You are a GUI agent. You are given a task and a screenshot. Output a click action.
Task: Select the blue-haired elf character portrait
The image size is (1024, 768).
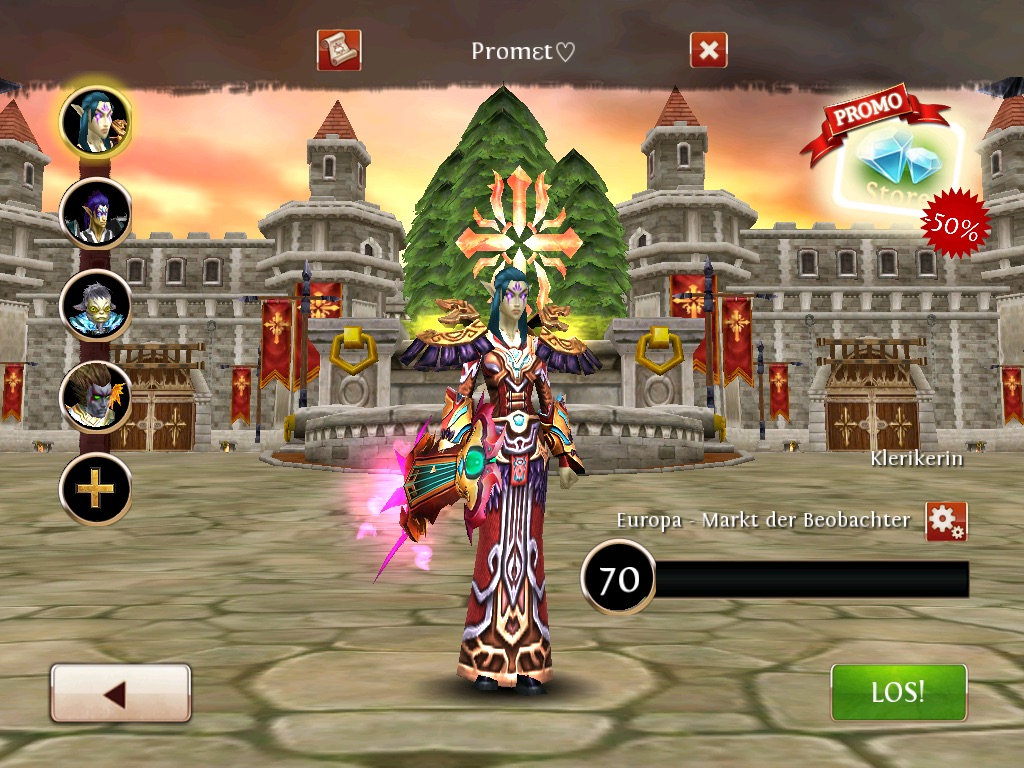point(95,122)
